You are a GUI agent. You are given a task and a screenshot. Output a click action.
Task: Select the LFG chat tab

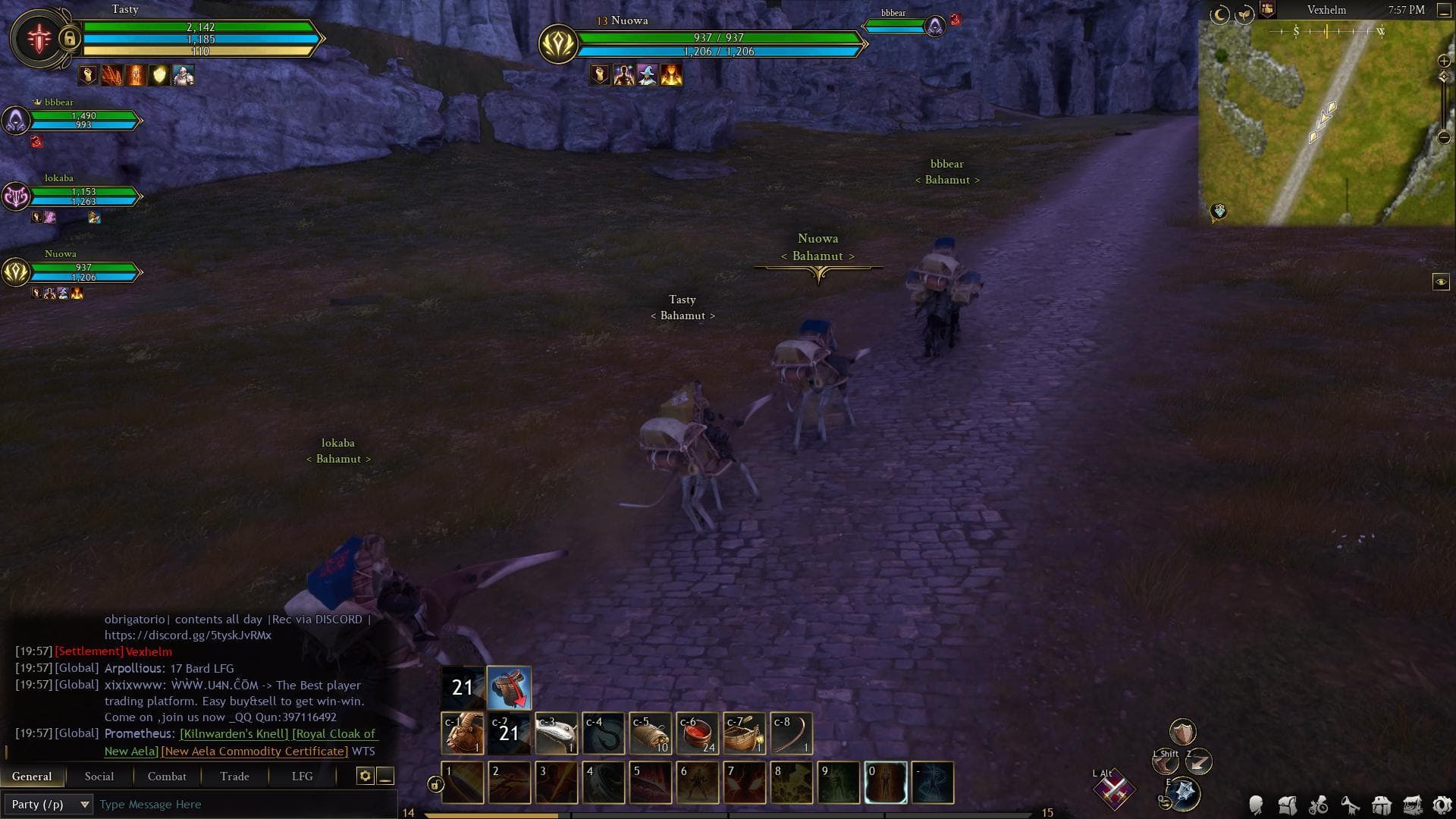pos(302,777)
